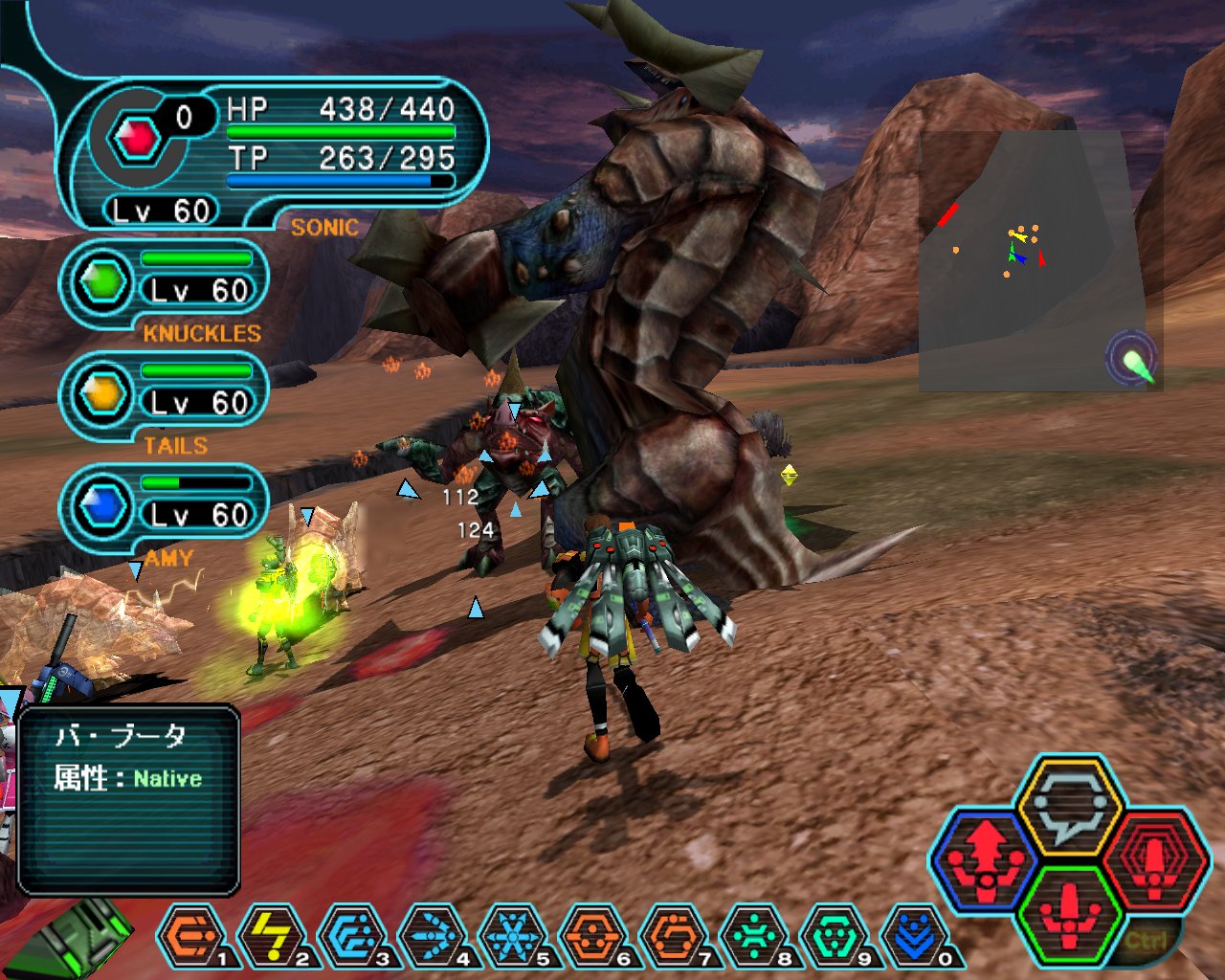1225x980 pixels.
Task: Use the blue technique in hotbar slot 3
Action: (x=353, y=936)
